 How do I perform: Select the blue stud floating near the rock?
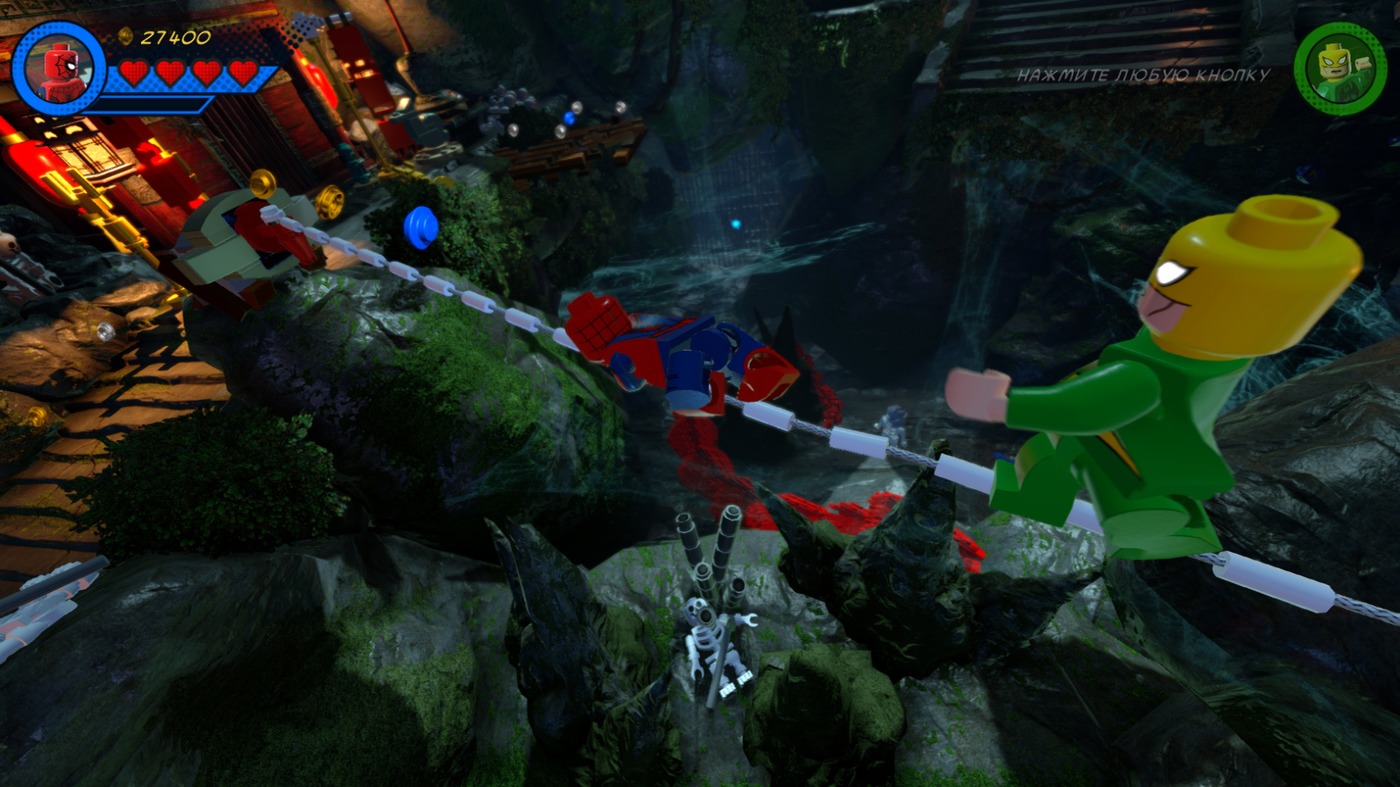click(419, 229)
